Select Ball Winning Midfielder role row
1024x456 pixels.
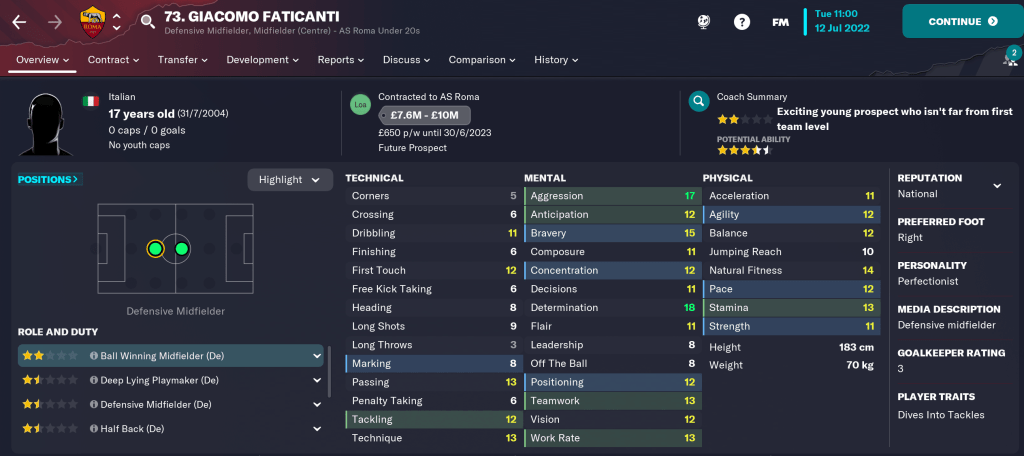pyautogui.click(x=170, y=355)
